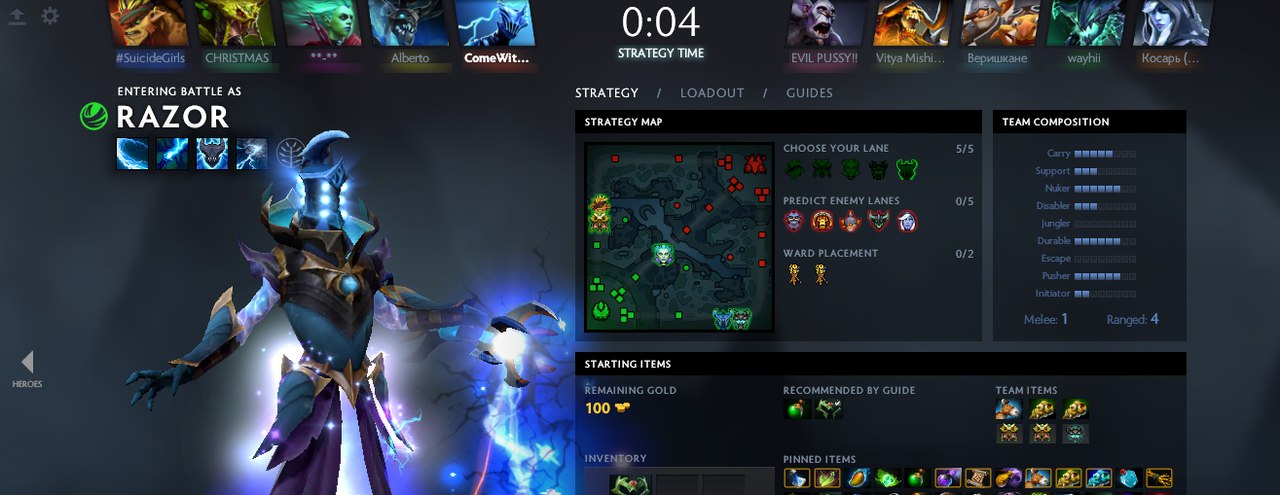1280x495 pixels.
Task: Inspect Razor's Static Link ability icon
Action: [172, 153]
